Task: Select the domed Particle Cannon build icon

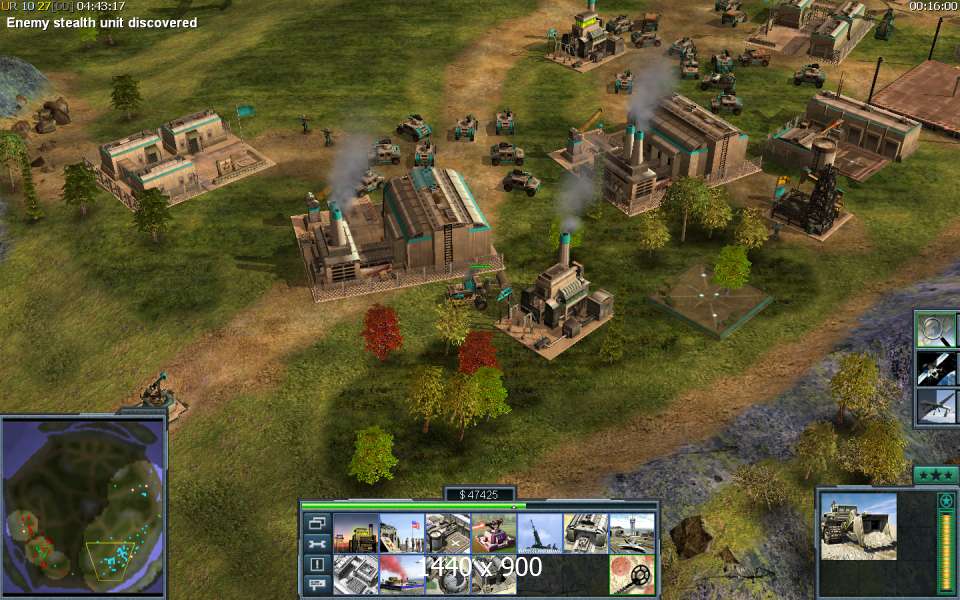Action: click(x=447, y=575)
